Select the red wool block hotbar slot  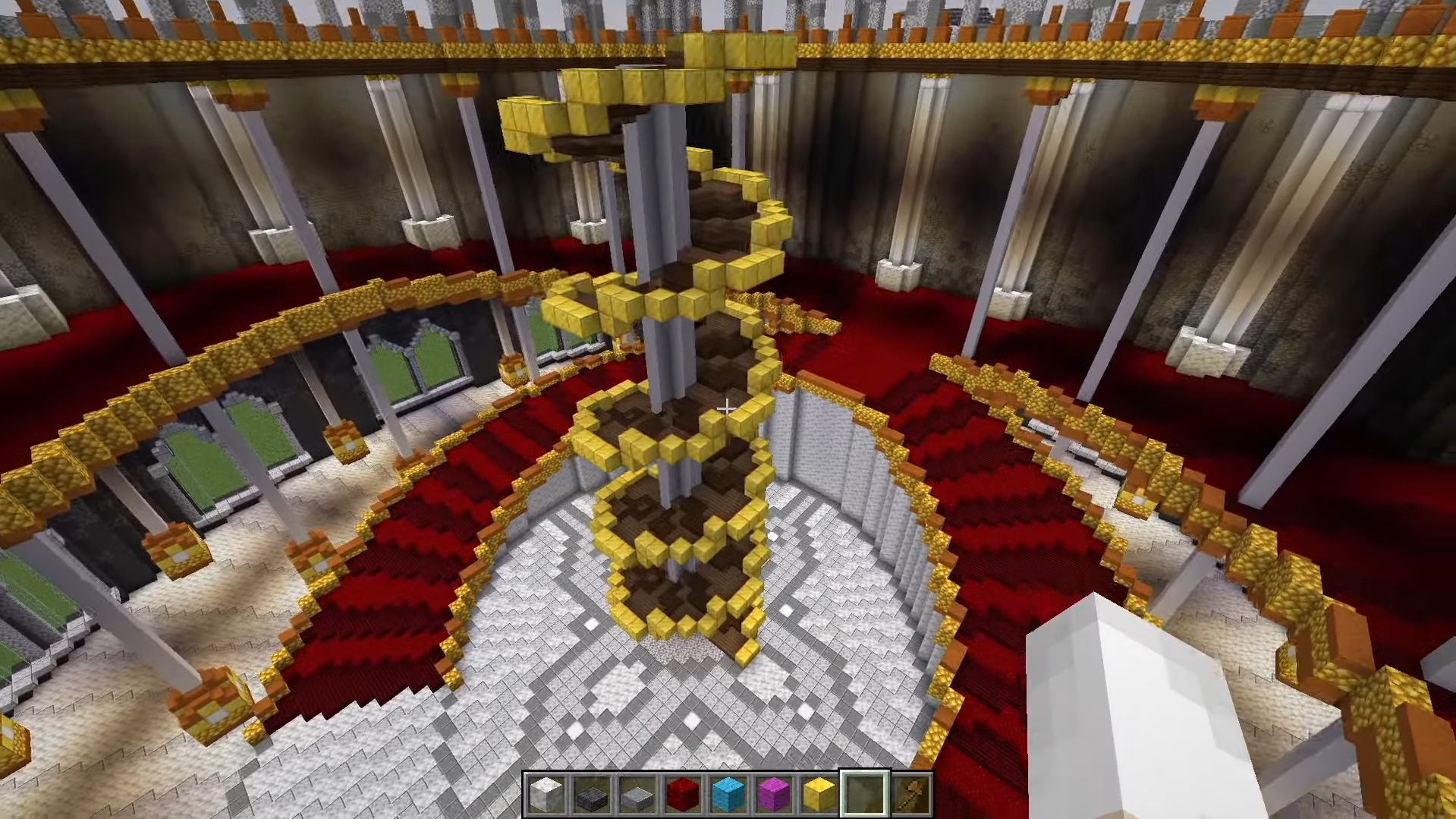[x=684, y=794]
